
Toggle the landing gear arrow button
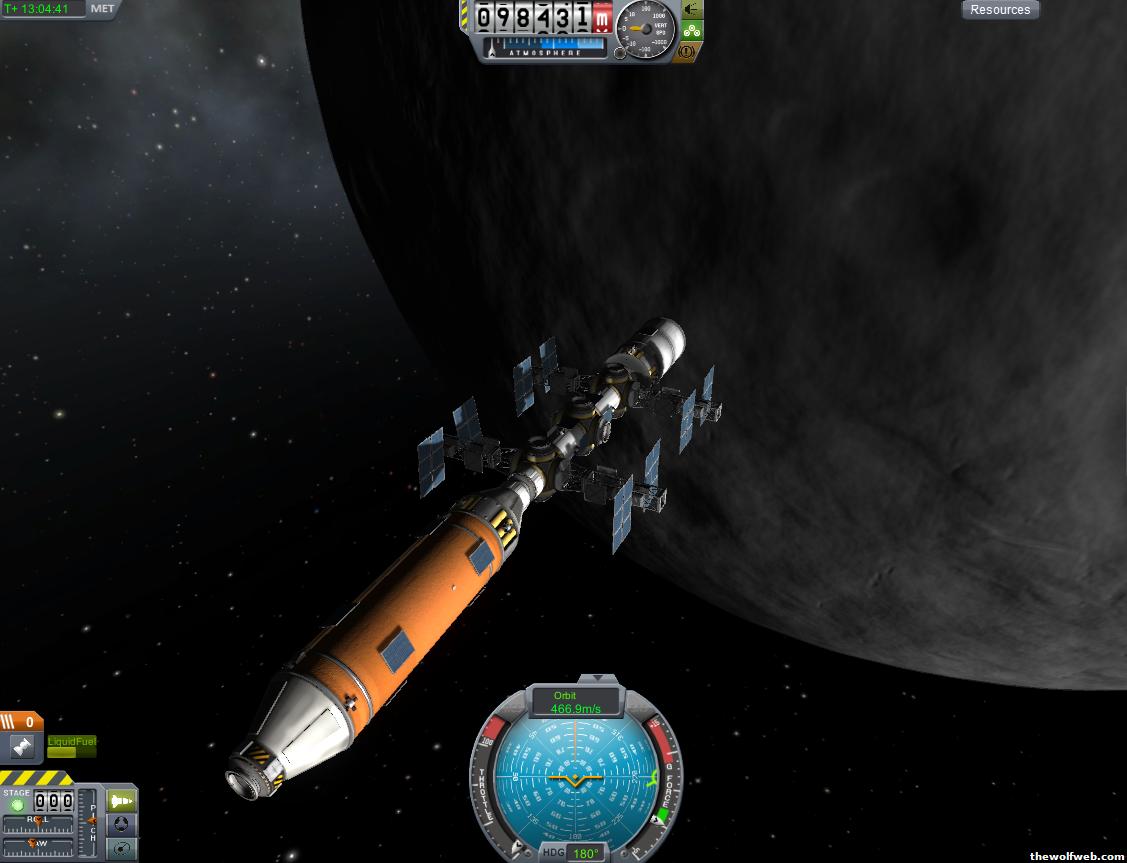point(691,10)
